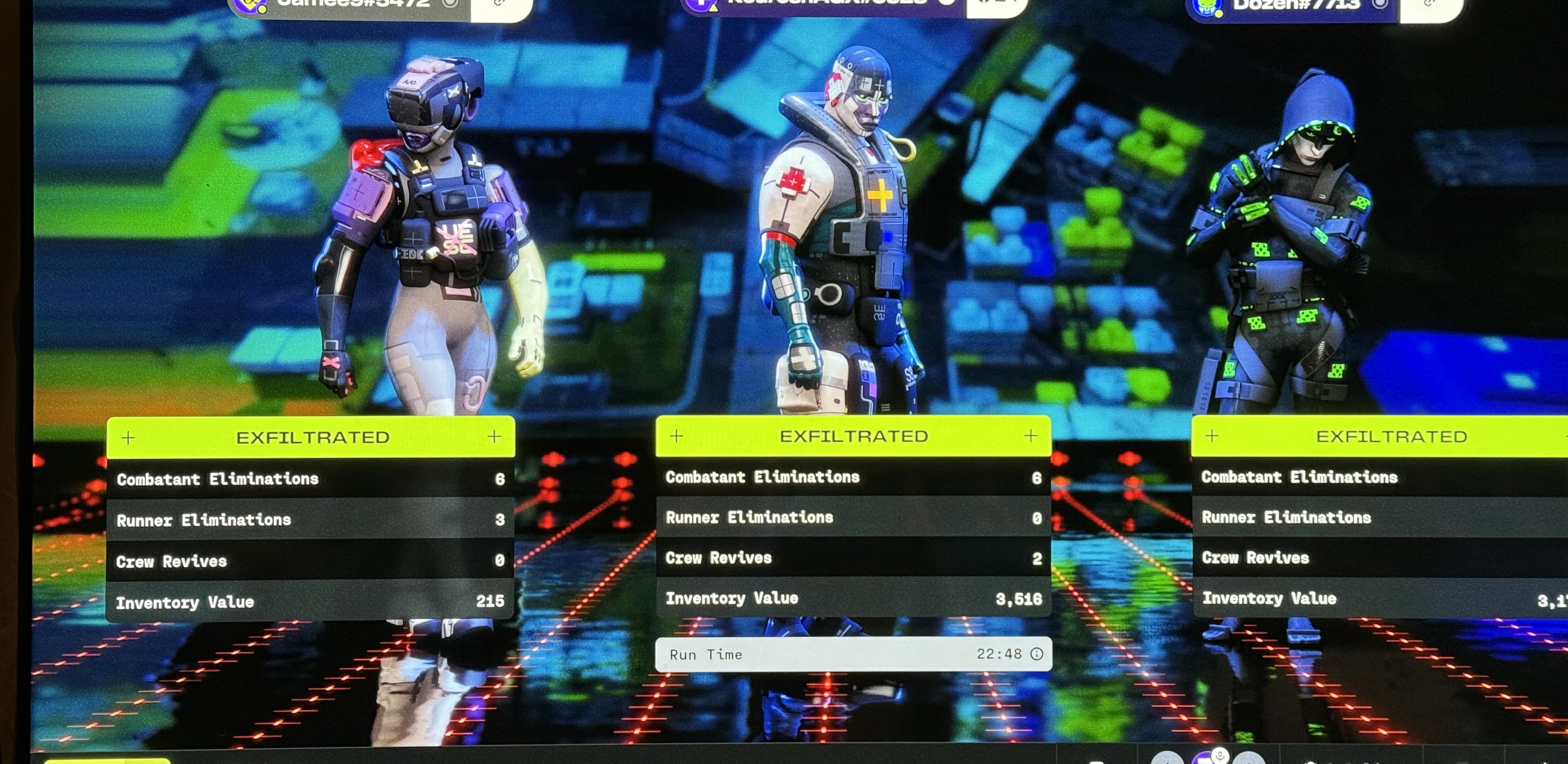Click the Run Time info icon
This screenshot has width=1568, height=764.
point(1036,654)
